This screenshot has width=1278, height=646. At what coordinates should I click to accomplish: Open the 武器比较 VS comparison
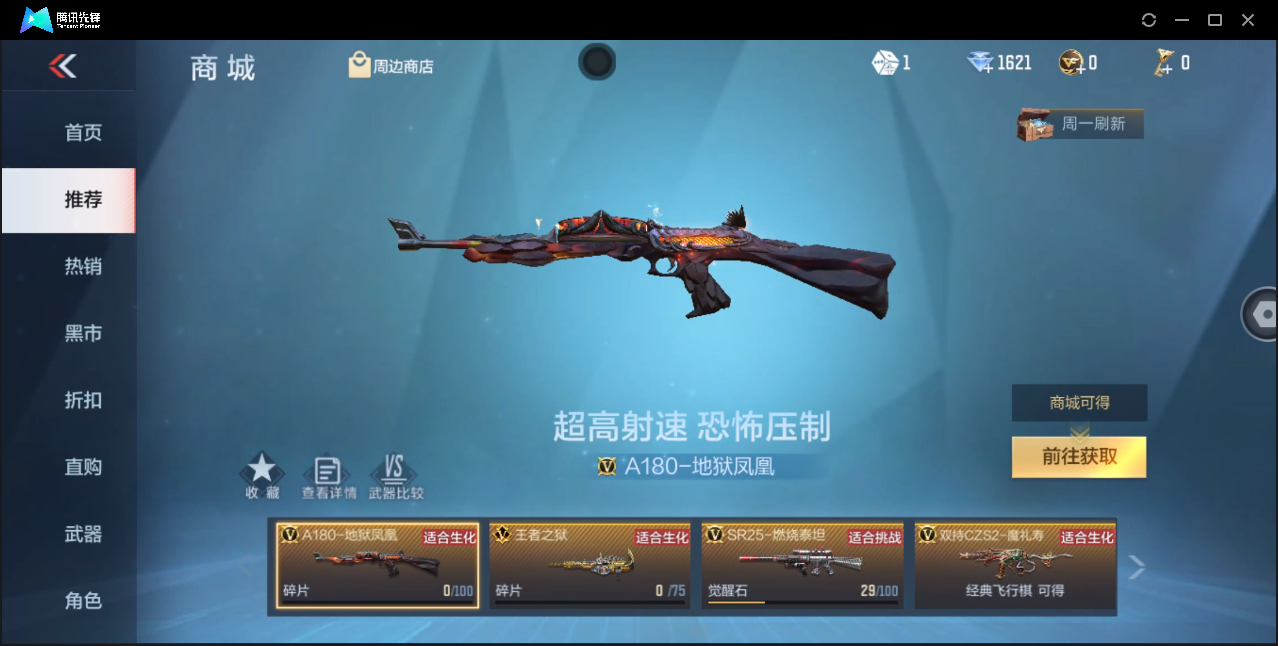[x=395, y=476]
